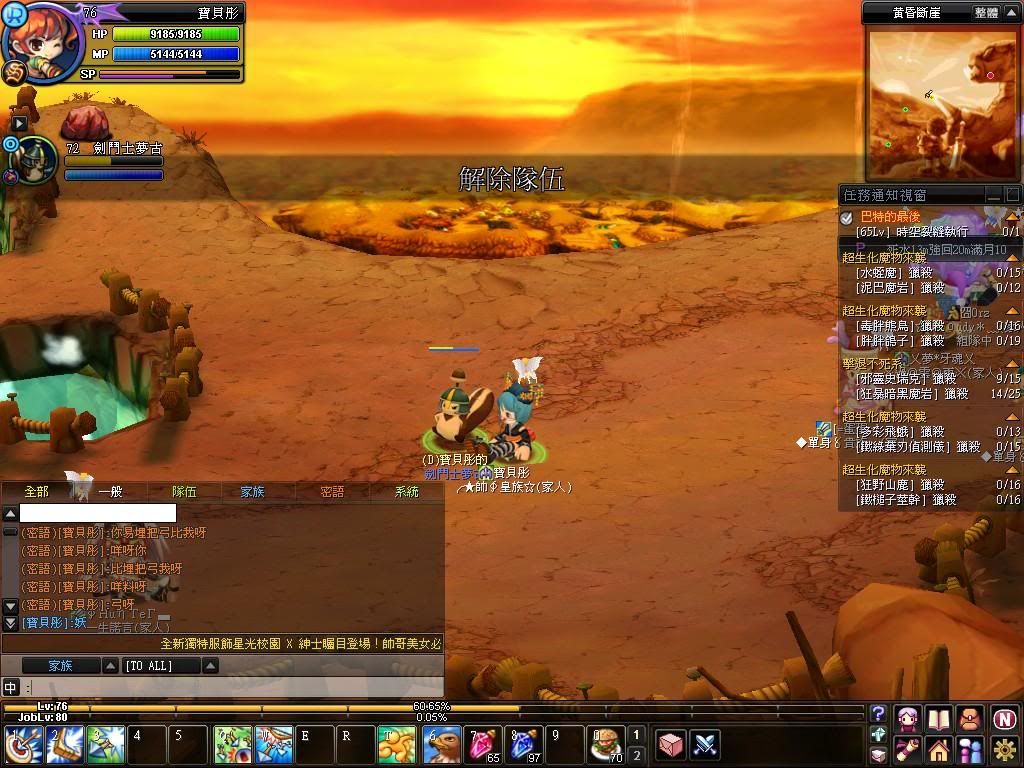Eat the burger item in slot 0

click(x=605, y=745)
